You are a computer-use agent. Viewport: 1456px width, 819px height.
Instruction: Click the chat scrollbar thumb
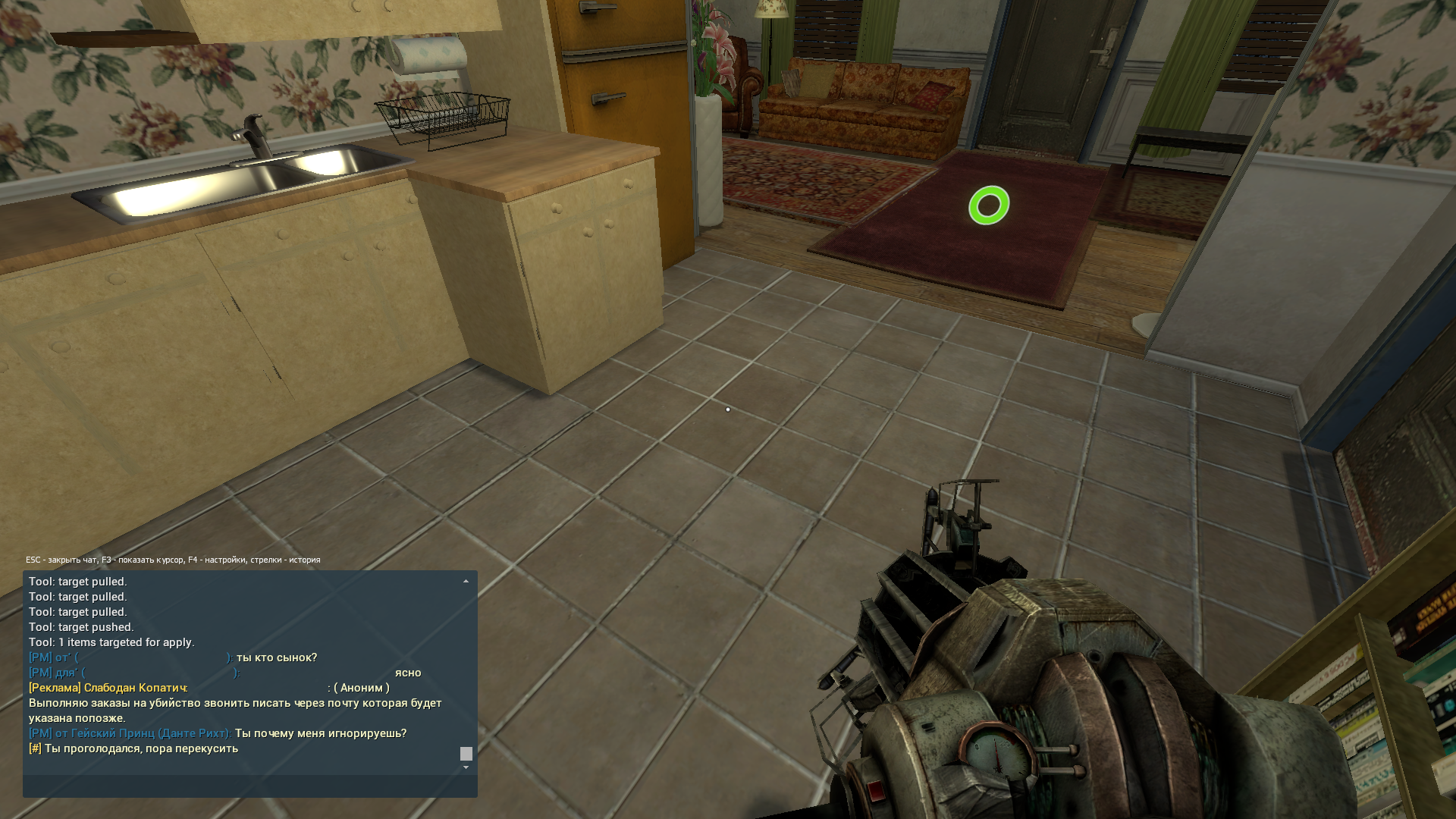pyautogui.click(x=466, y=754)
